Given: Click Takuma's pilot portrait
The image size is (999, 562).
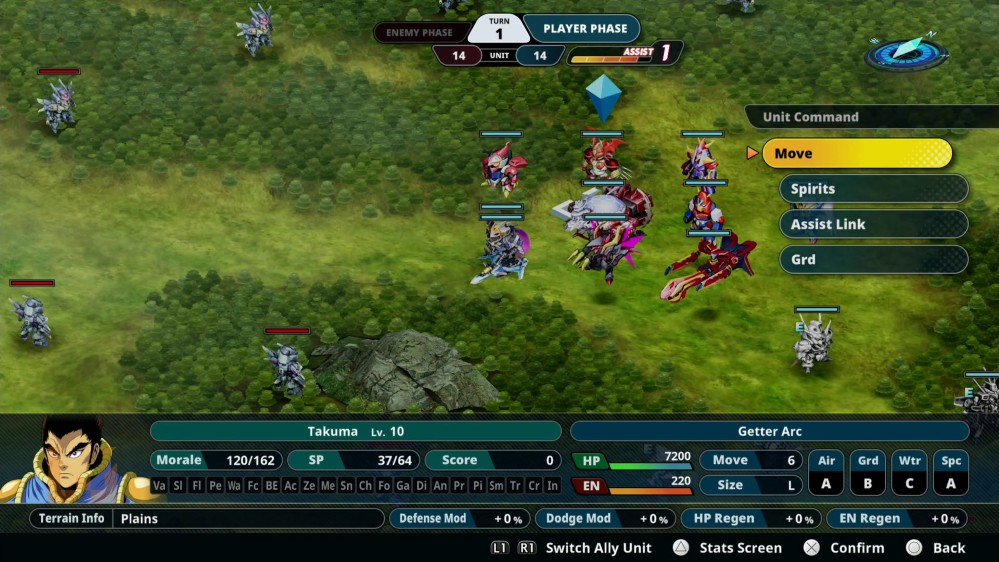Looking at the screenshot, I should tap(72, 459).
